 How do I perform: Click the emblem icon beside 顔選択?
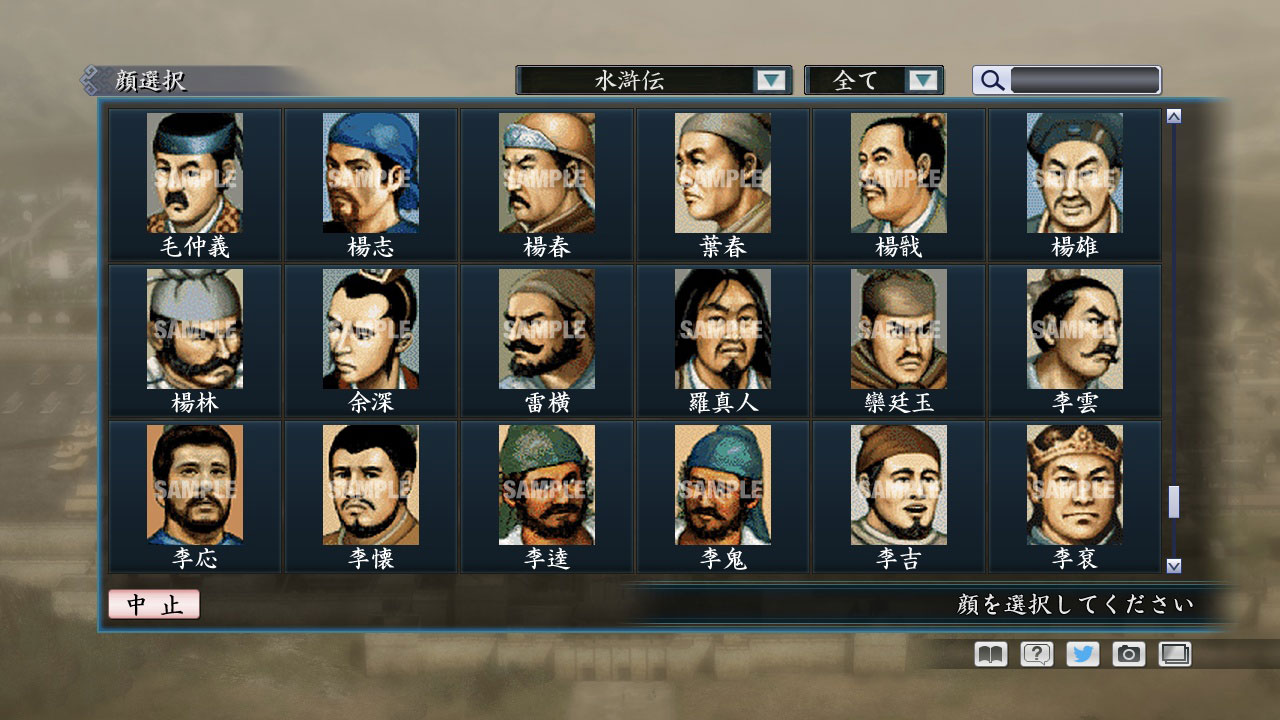tap(92, 79)
